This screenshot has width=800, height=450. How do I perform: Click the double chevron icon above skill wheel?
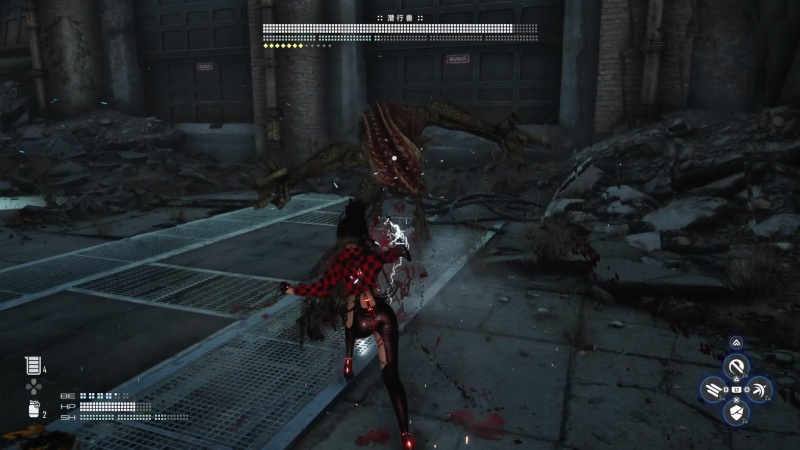737,343
